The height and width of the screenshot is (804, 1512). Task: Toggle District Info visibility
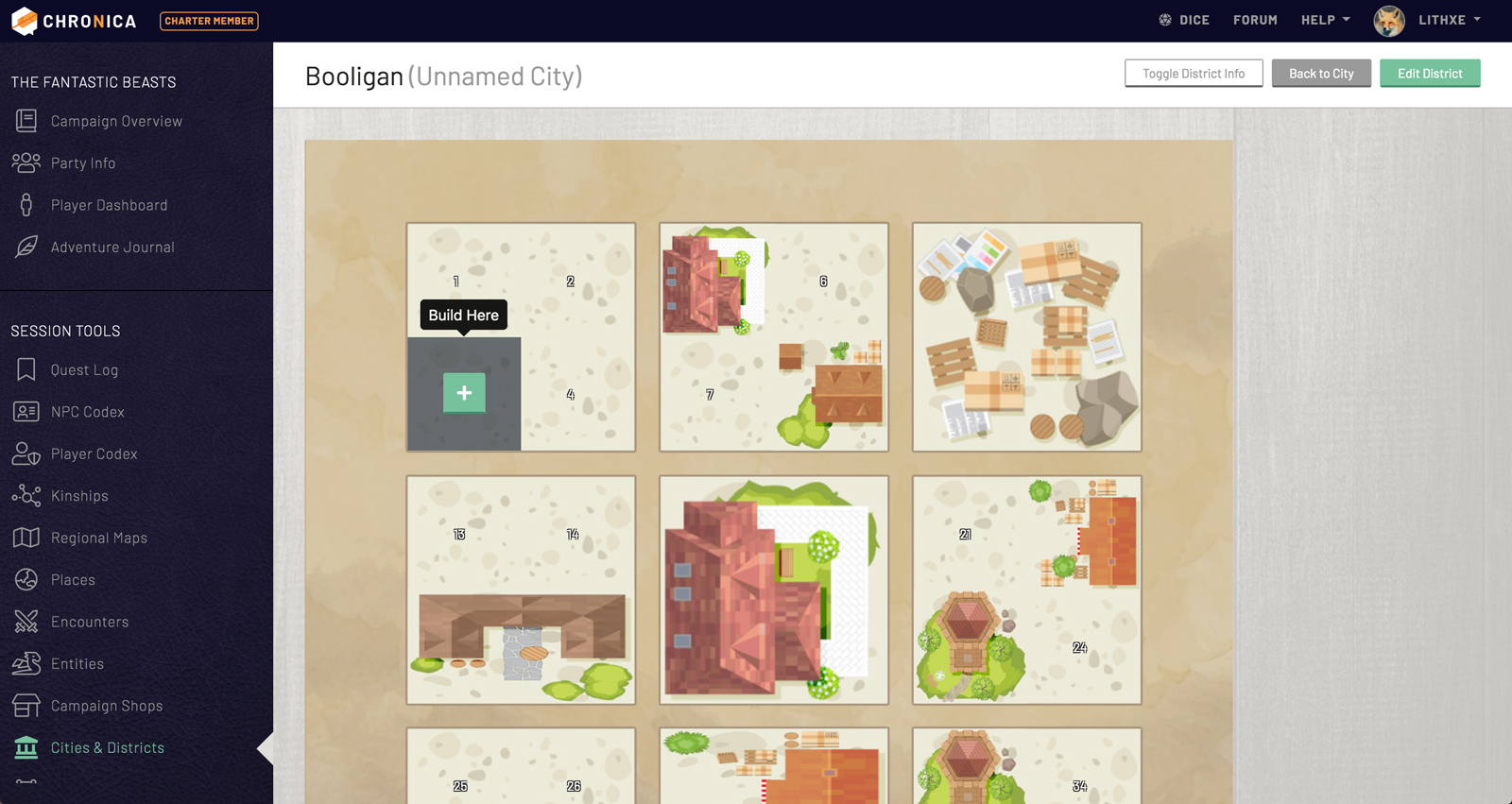click(x=1194, y=73)
